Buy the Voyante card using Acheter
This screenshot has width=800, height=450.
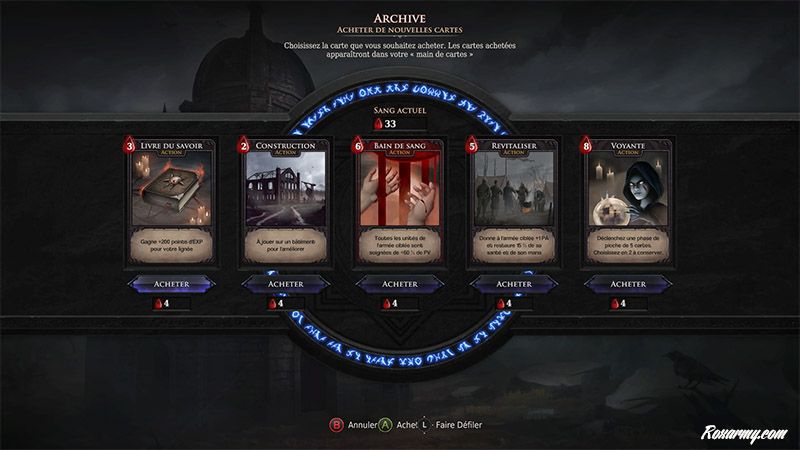click(628, 284)
